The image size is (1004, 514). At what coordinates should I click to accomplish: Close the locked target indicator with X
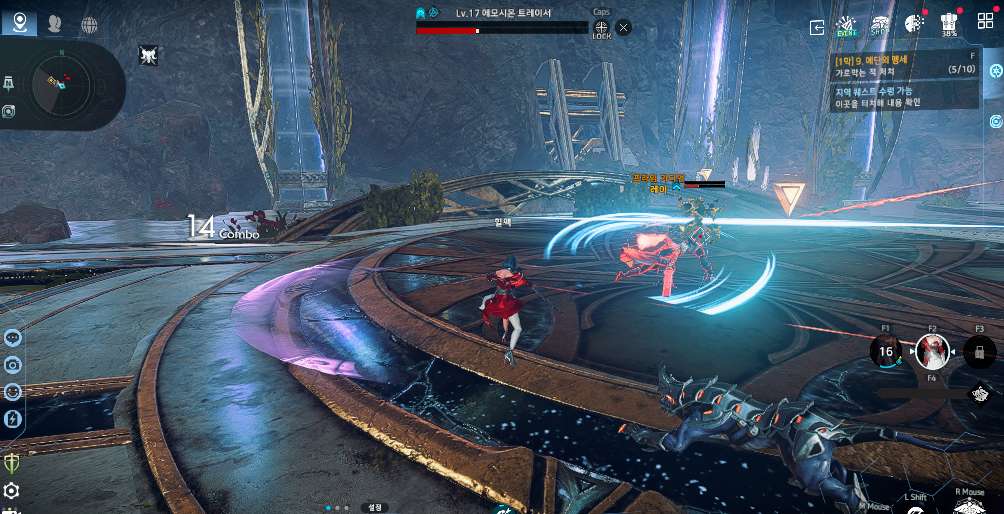tap(624, 27)
